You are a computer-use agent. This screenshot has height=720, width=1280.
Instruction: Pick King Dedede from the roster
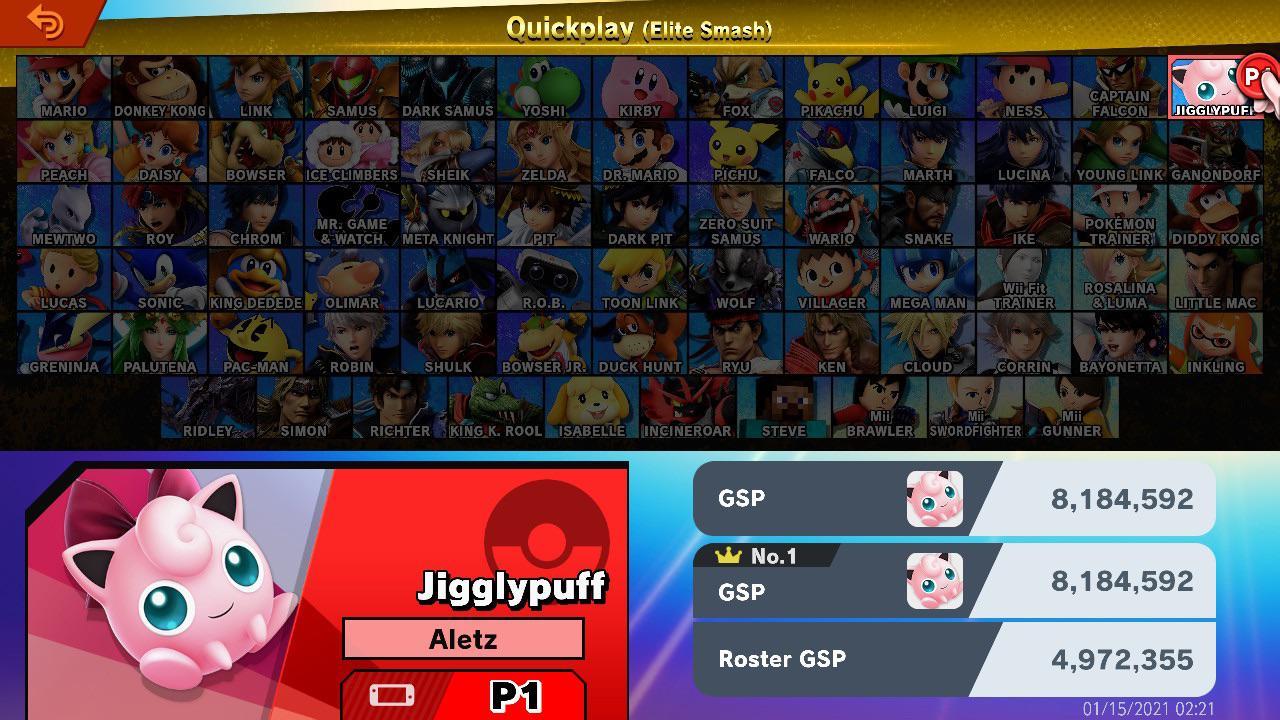point(254,277)
